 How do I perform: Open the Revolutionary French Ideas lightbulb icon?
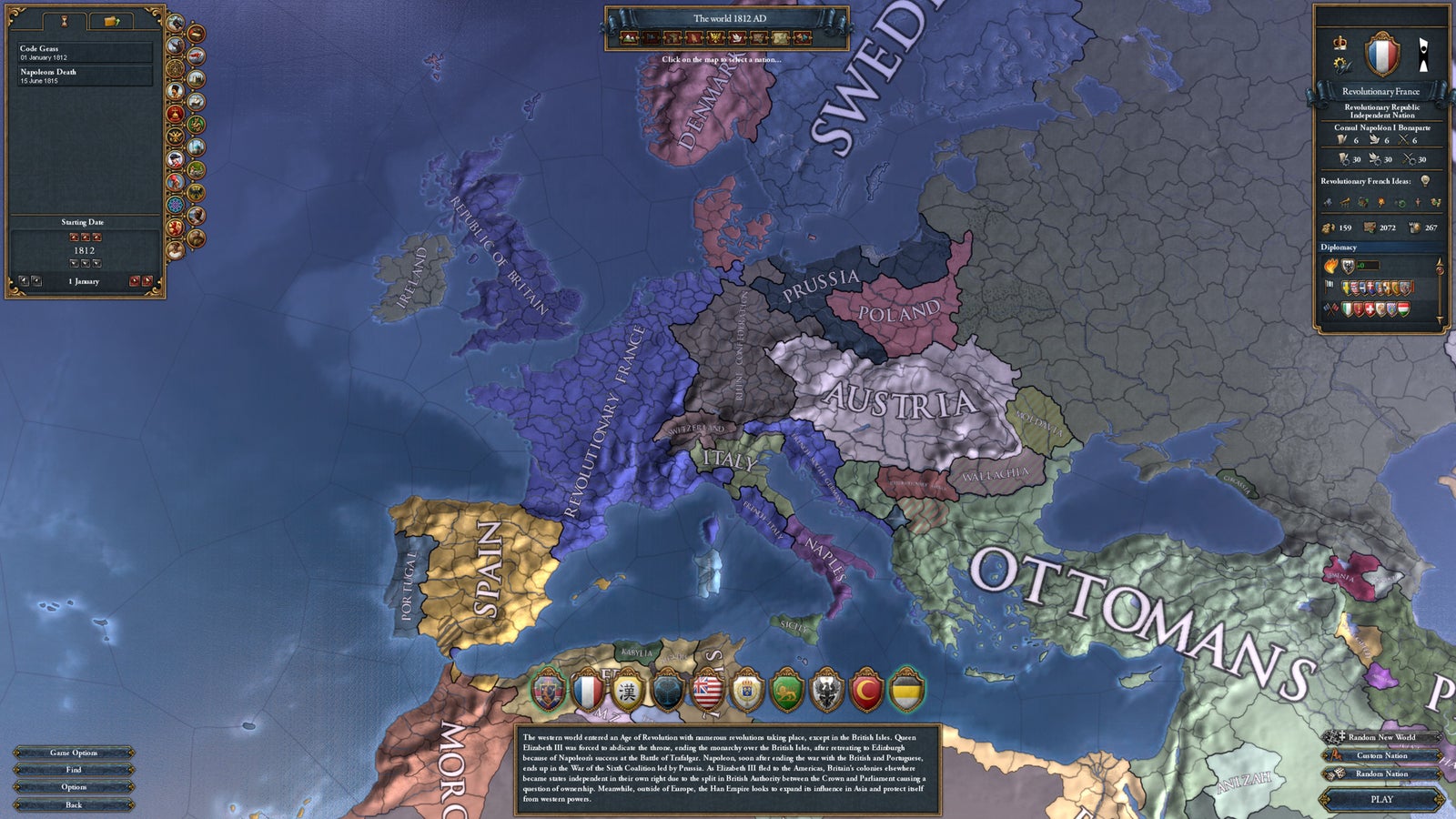1425,181
